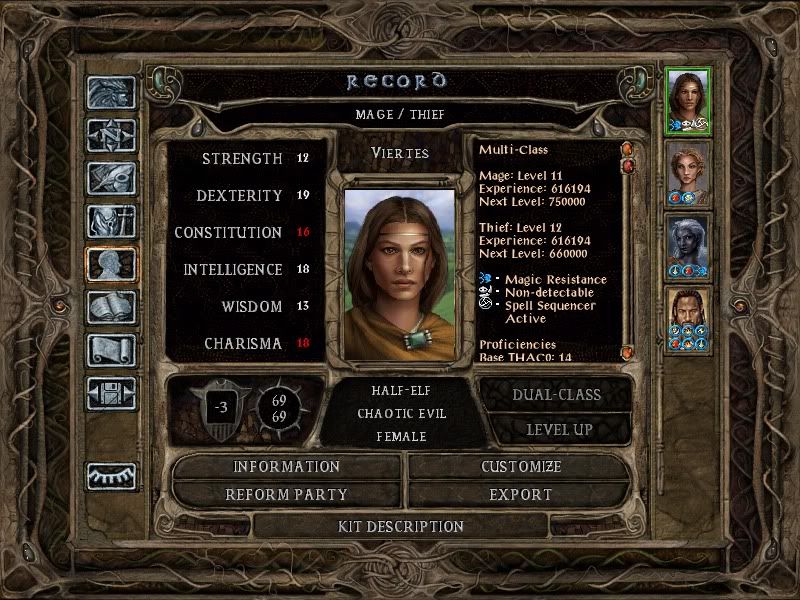Image resolution: width=800 pixels, height=600 pixels.
Task: Open the mage spellbook icon
Action: 111,307
